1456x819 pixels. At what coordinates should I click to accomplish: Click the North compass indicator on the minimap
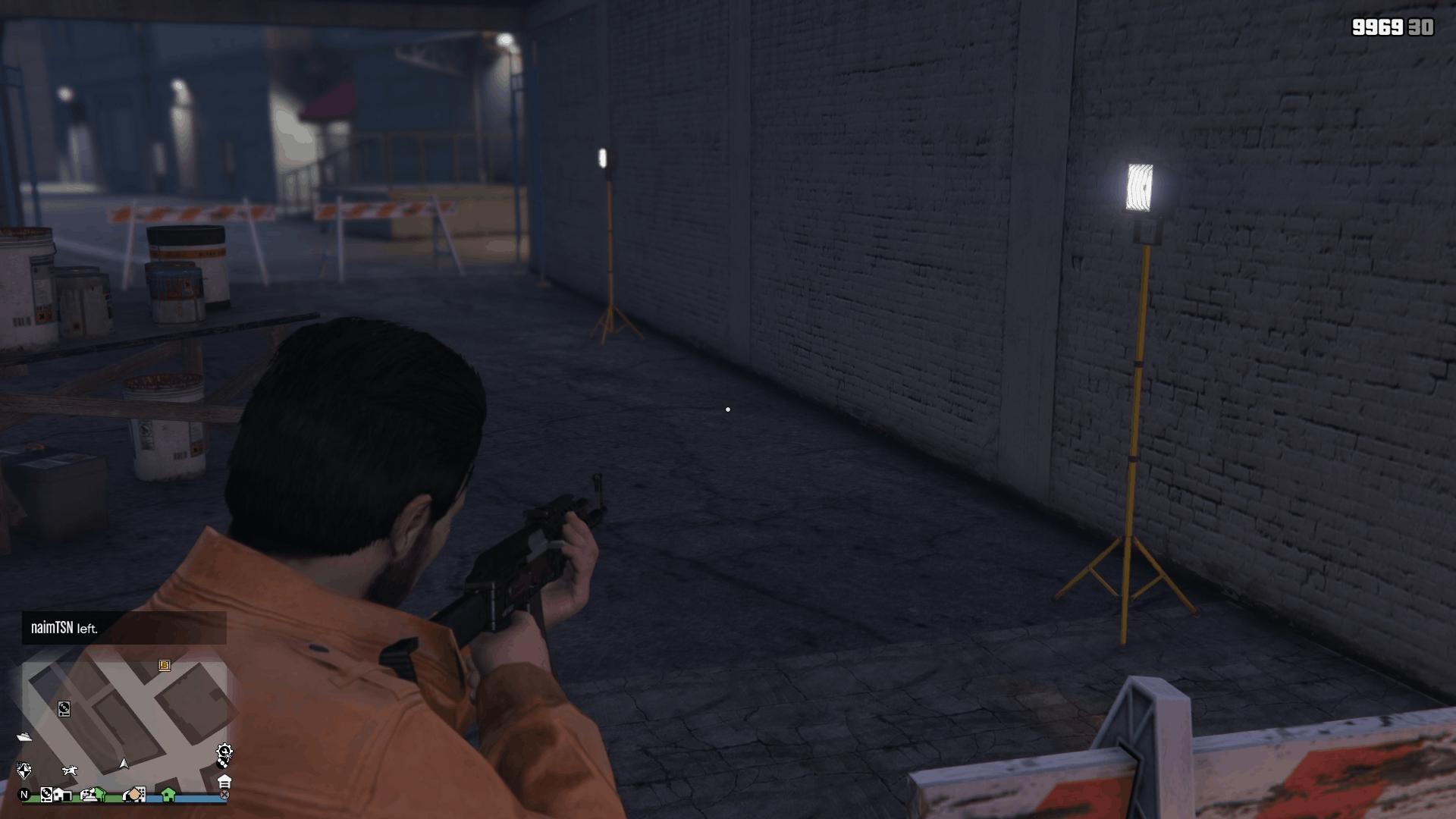(x=24, y=795)
